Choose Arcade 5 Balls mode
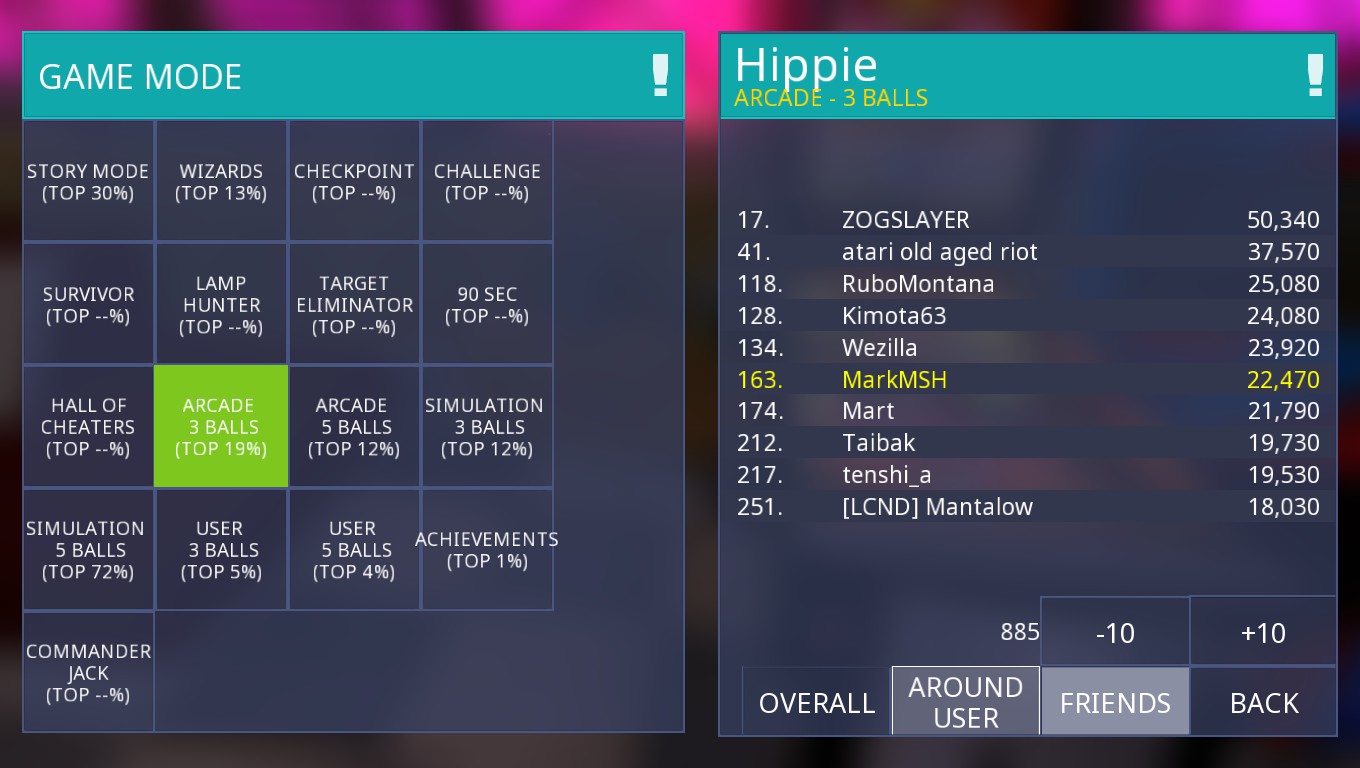This screenshot has width=1360, height=768. (354, 427)
